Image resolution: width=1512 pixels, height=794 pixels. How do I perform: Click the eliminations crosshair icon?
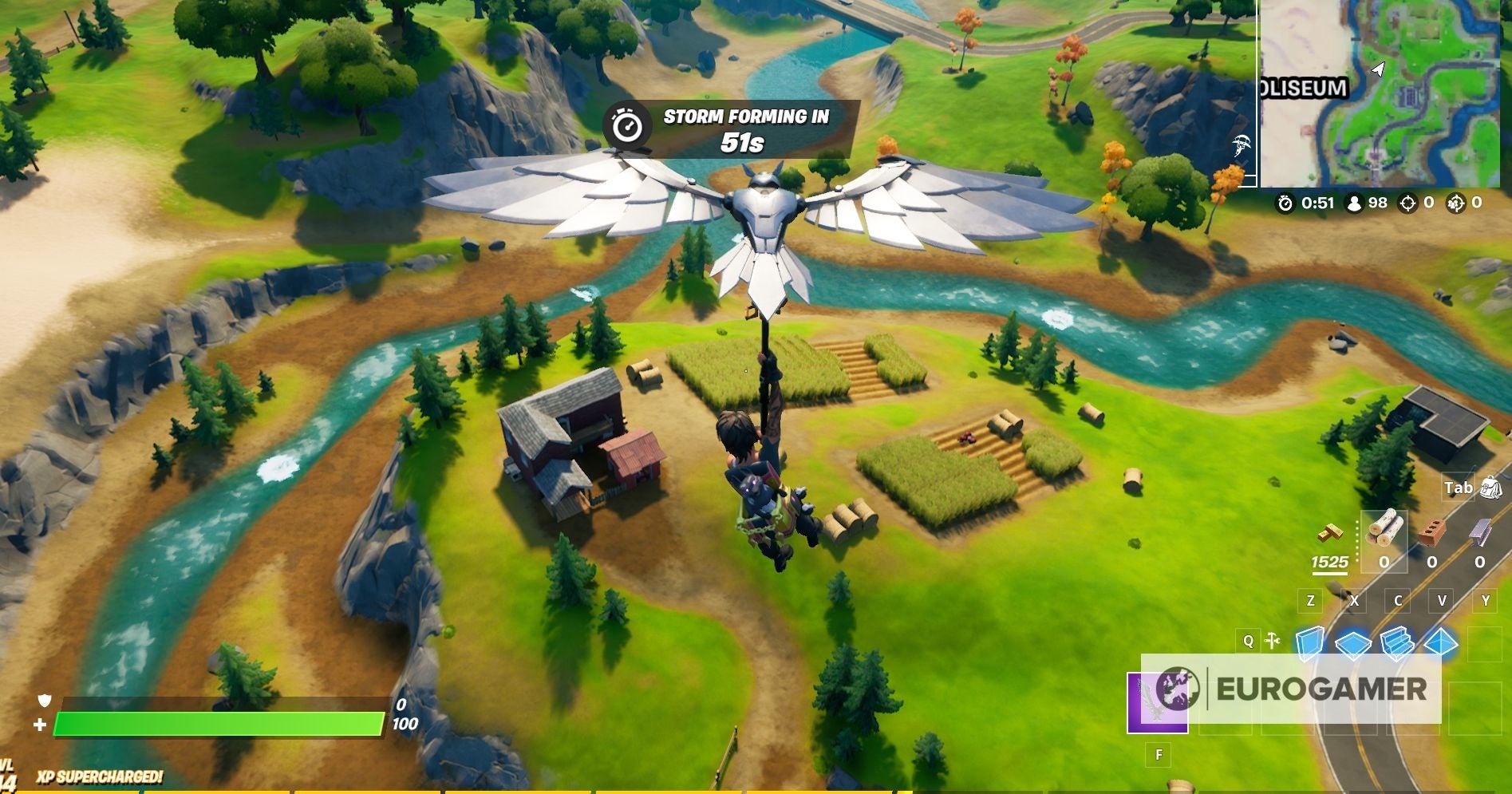1407,204
